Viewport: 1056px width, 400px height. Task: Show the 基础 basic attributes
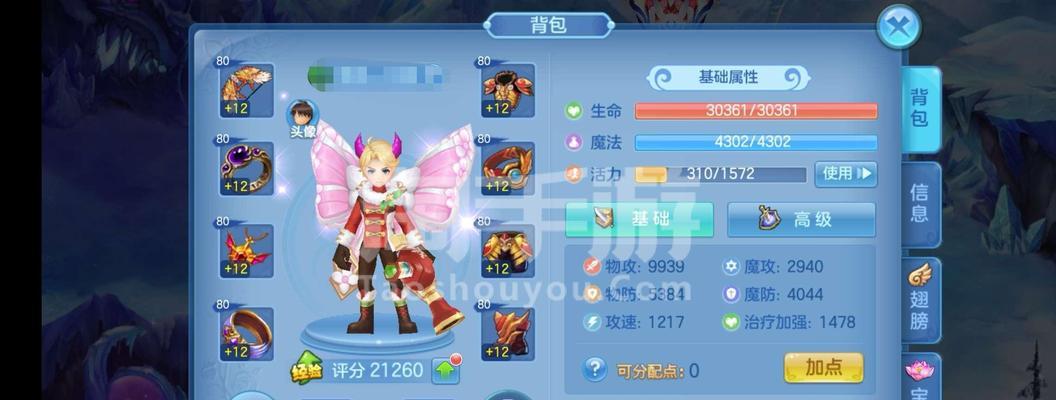click(x=639, y=219)
